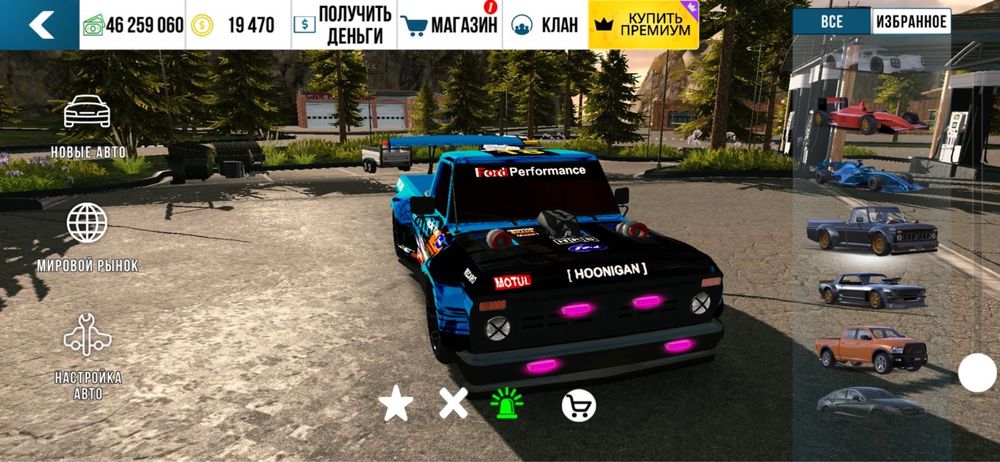Click the white circle scroll handle
The width and height of the screenshot is (1000, 462).
[977, 373]
